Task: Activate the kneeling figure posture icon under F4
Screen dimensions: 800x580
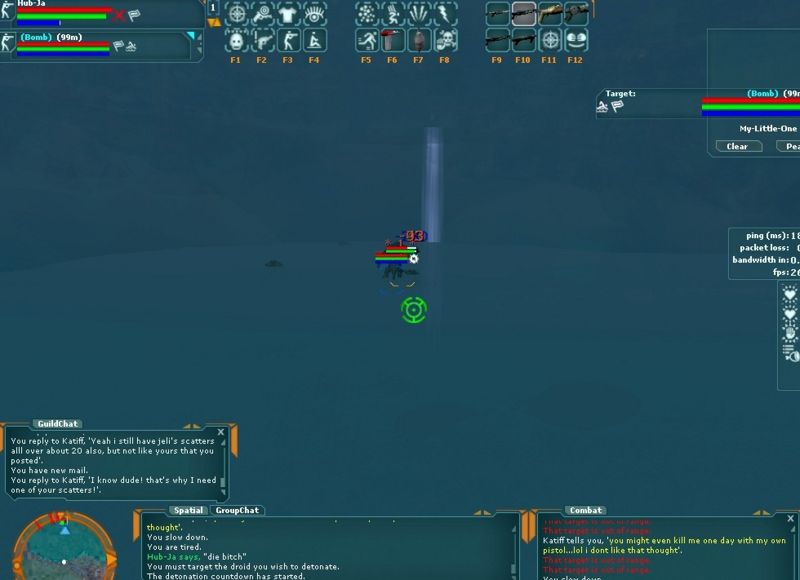Action: [314, 41]
